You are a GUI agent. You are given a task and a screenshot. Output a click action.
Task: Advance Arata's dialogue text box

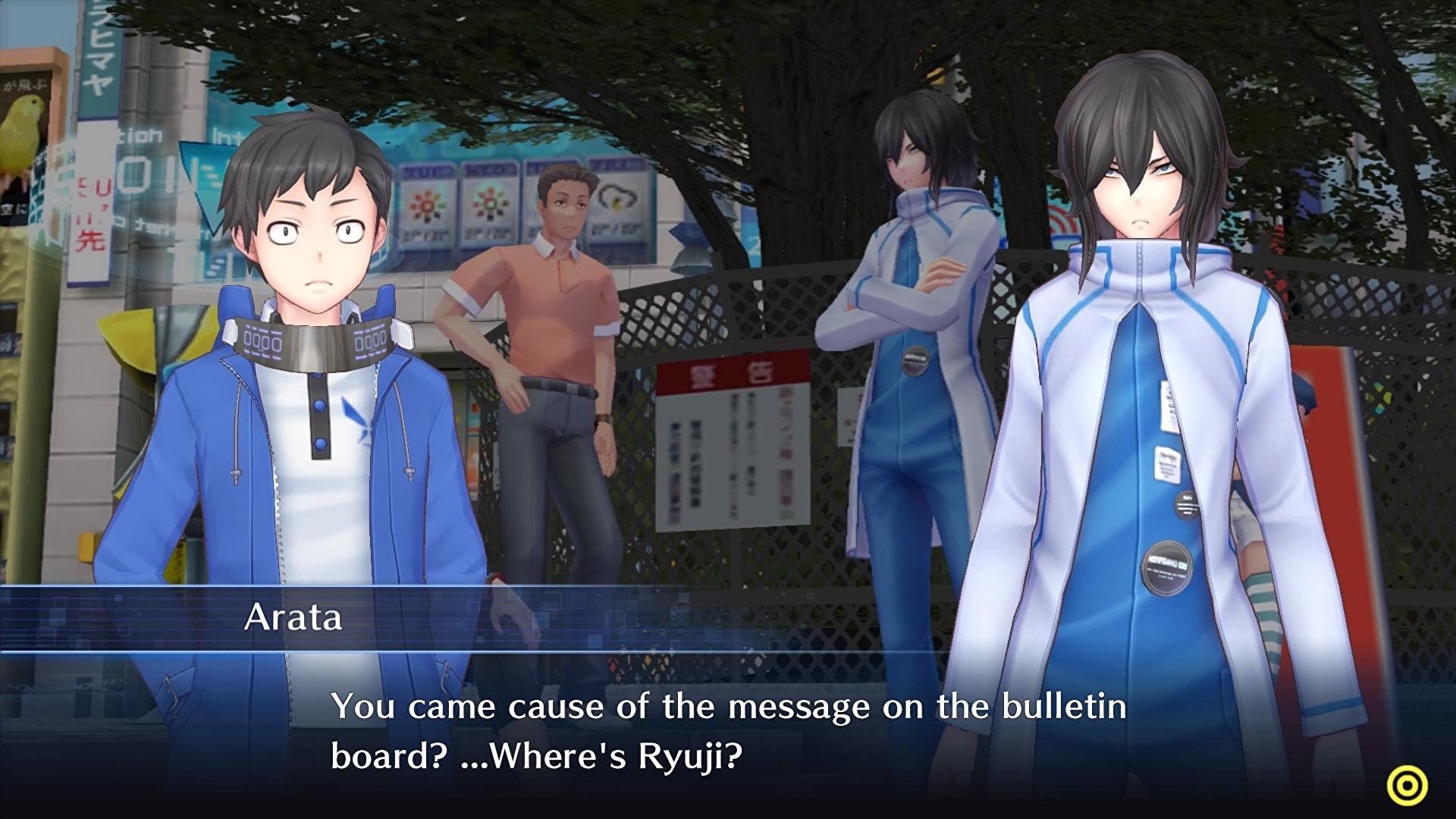(728, 732)
